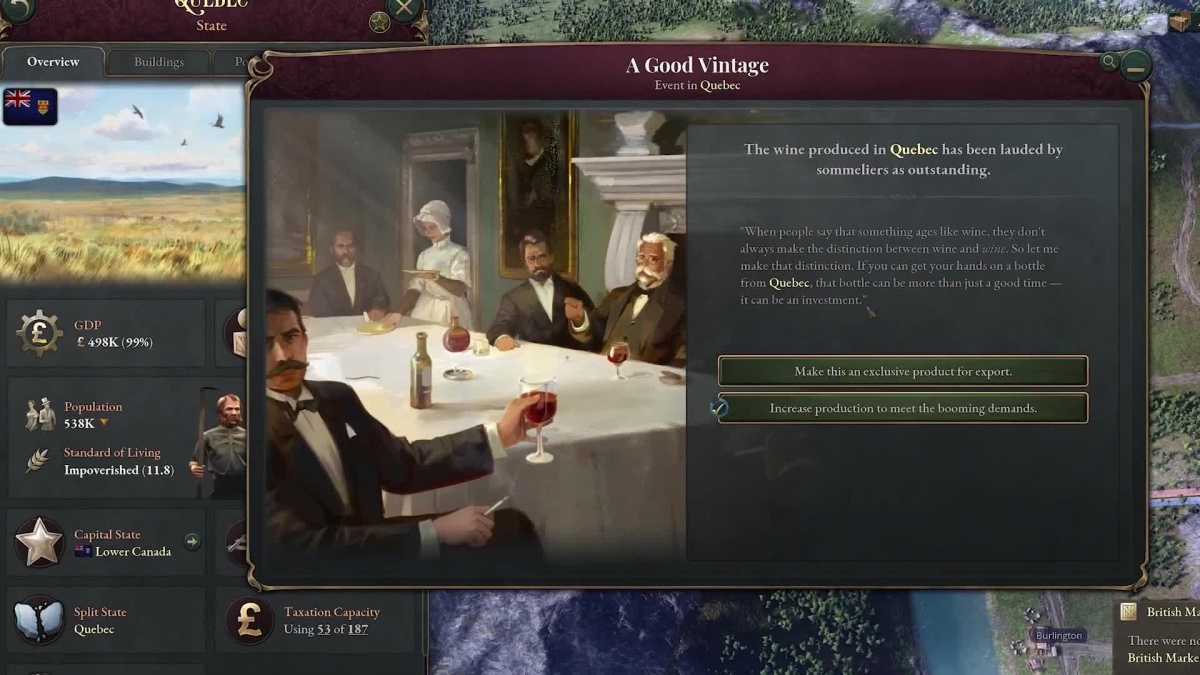Click the magnifying glass on the event window
This screenshot has width=1200, height=675.
(1108, 62)
